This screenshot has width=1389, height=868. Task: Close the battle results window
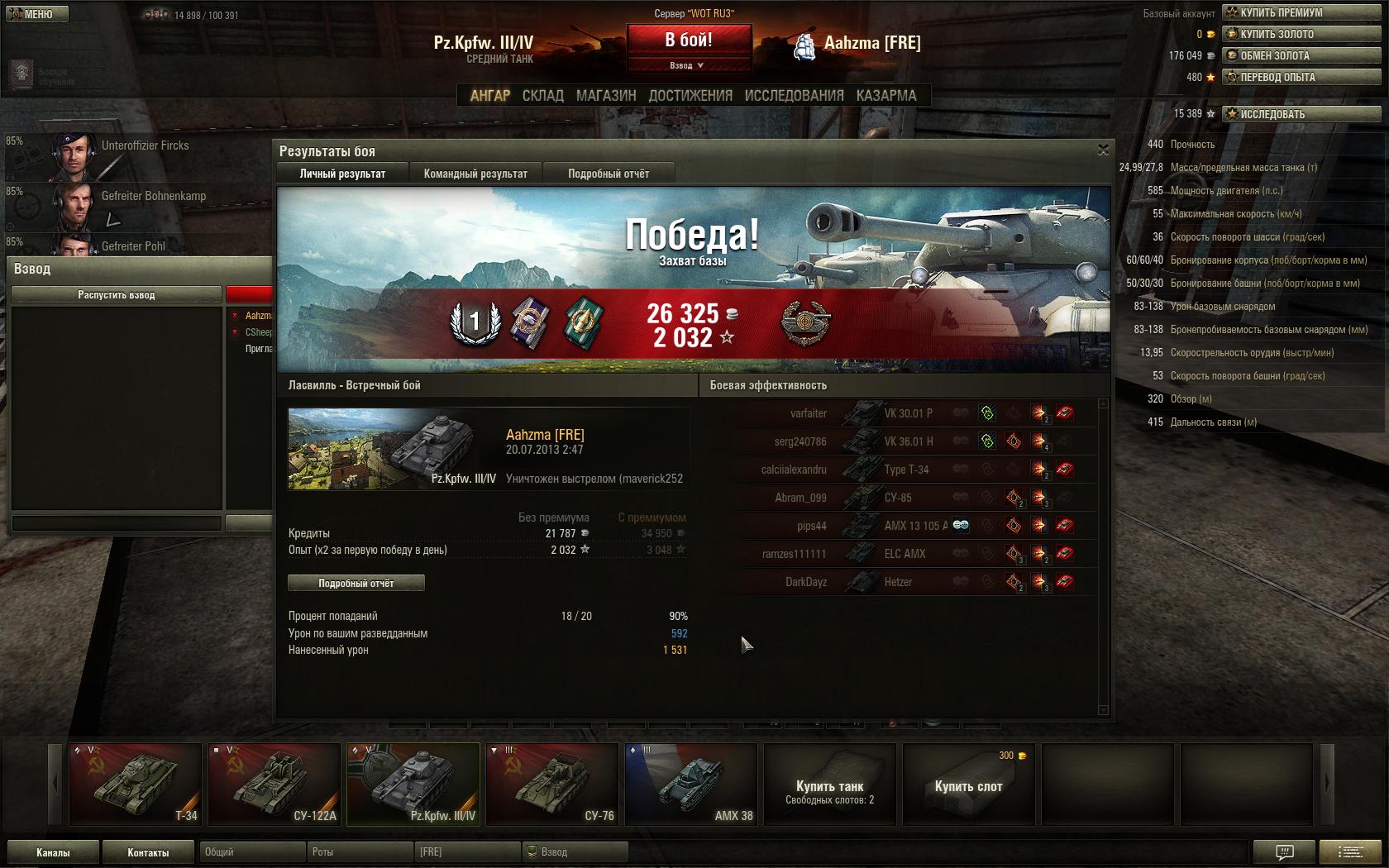click(1103, 150)
